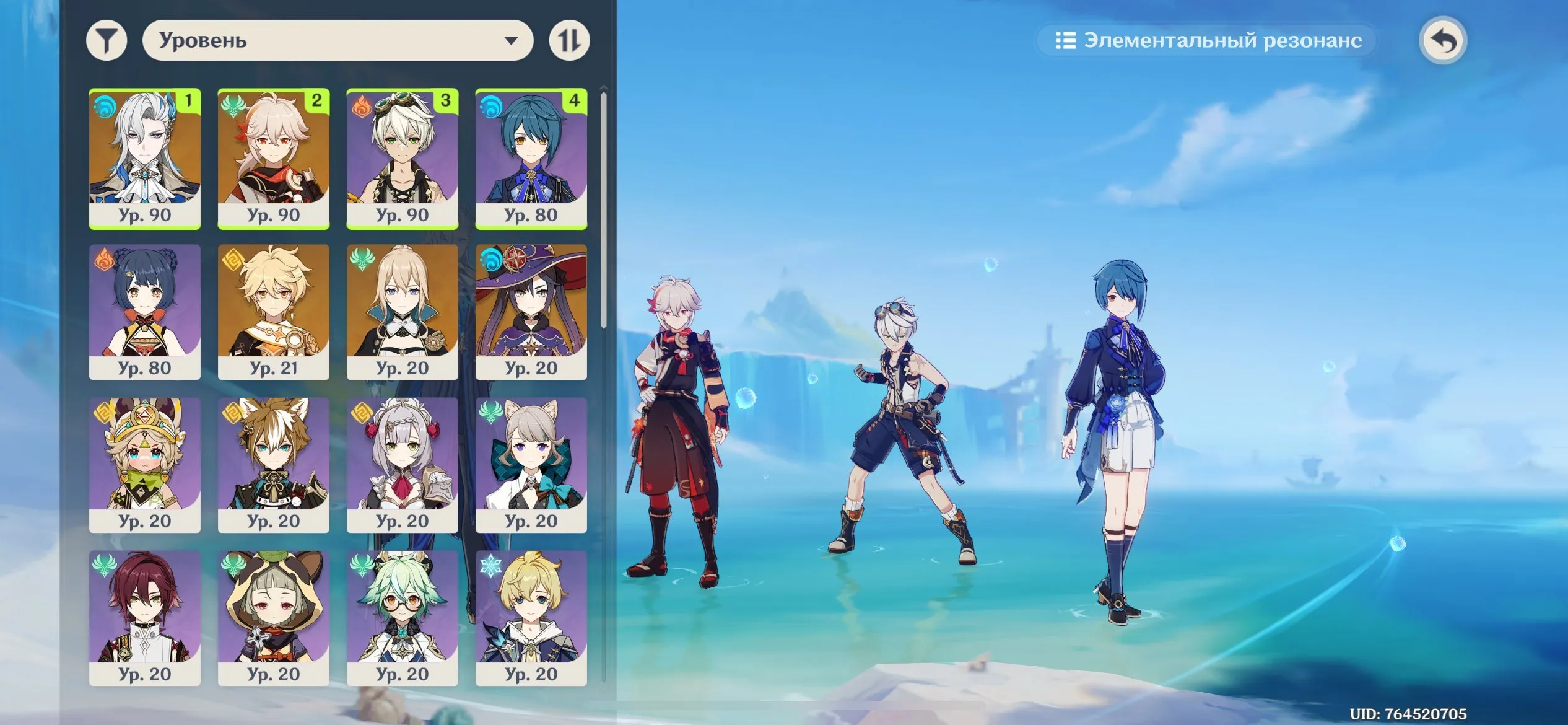Open the Элементальный резонанс panel
1568x725 pixels.
click(x=1208, y=40)
